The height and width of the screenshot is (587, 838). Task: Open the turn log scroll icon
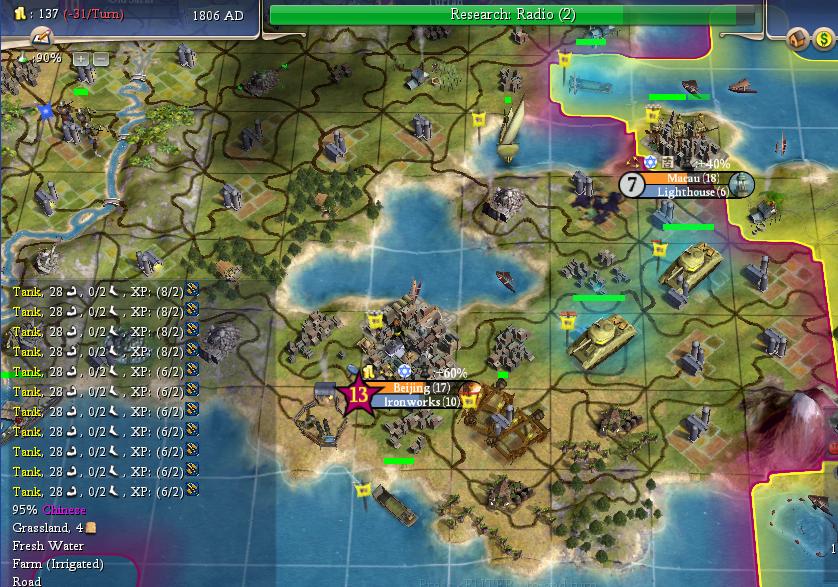40,36
